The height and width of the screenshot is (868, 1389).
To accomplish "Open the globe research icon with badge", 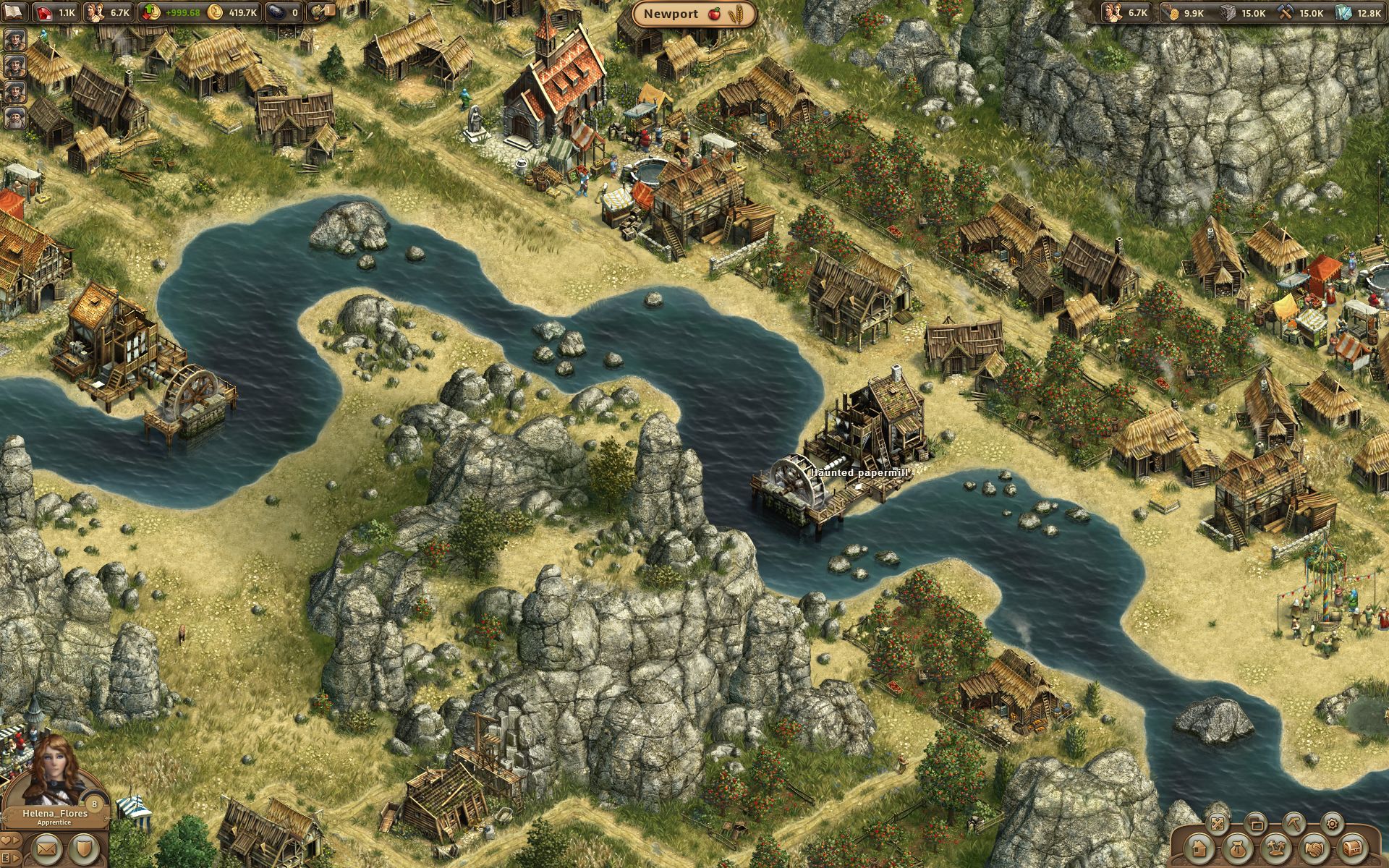I will click(x=319, y=12).
